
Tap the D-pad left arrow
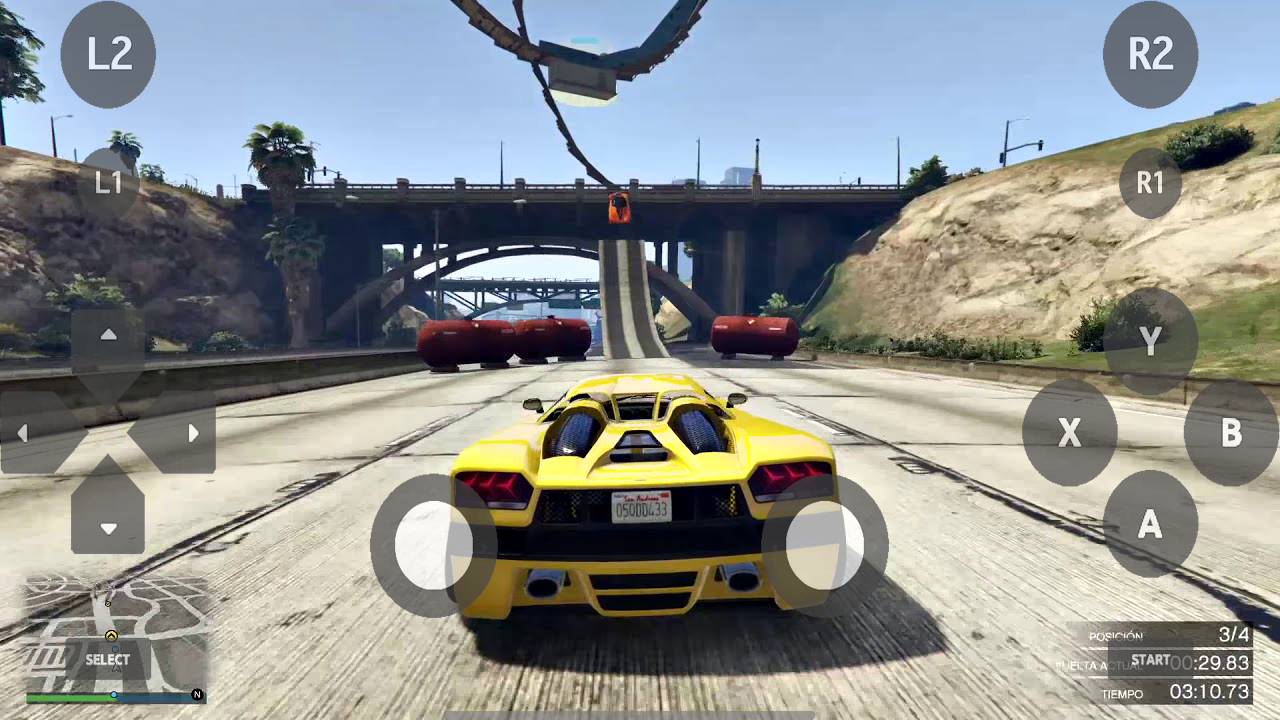(22, 432)
